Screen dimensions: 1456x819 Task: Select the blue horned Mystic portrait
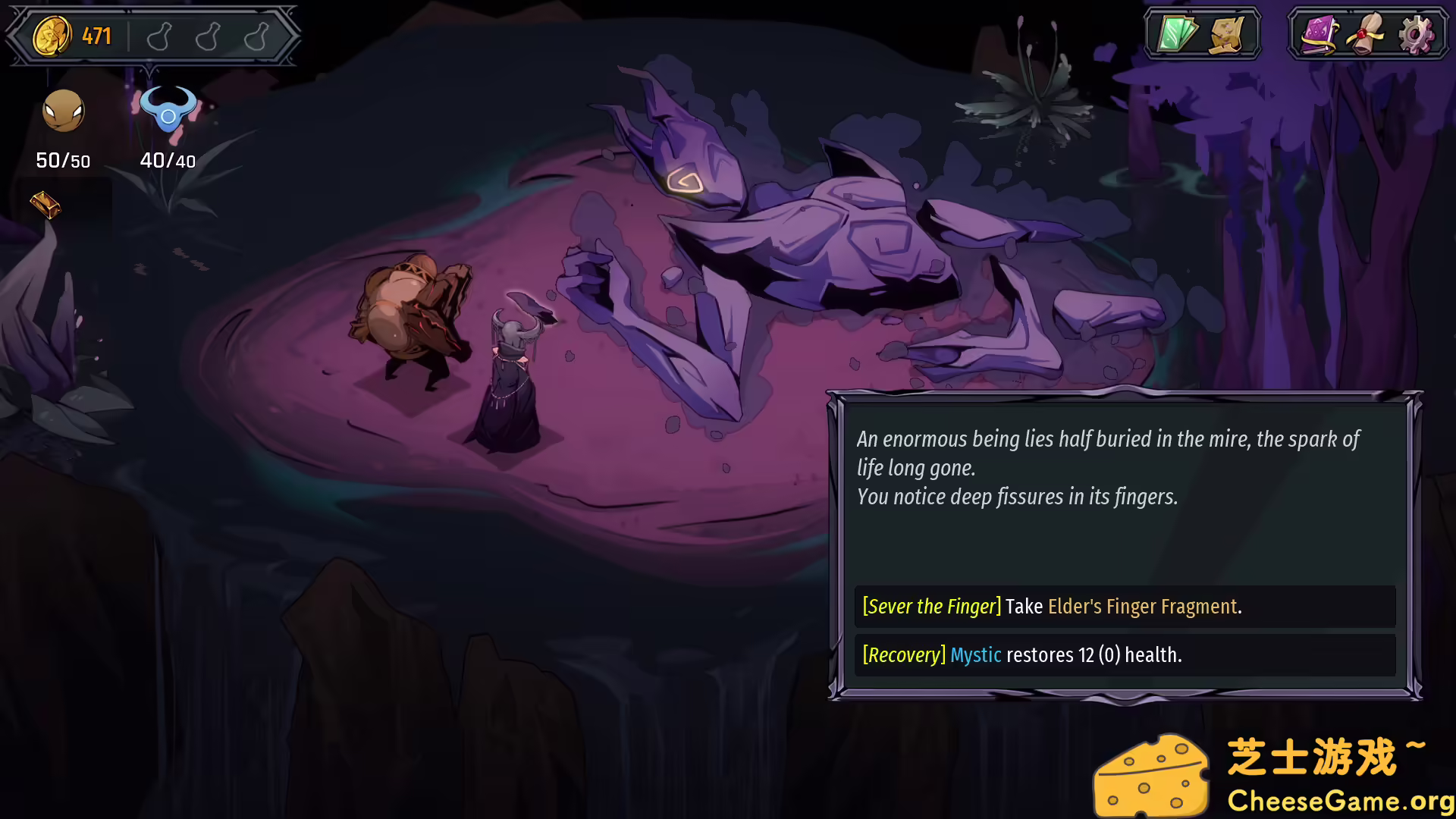click(x=168, y=111)
